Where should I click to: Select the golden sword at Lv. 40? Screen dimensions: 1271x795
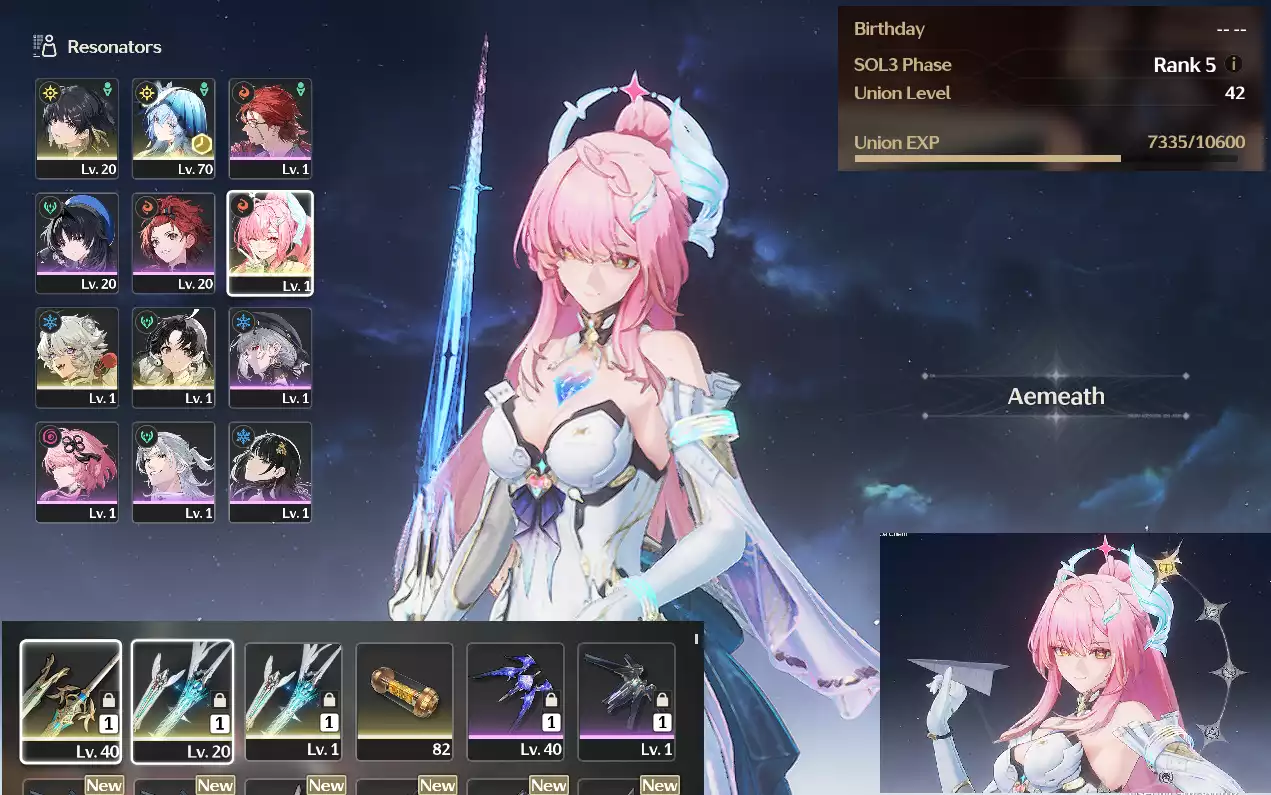click(71, 700)
